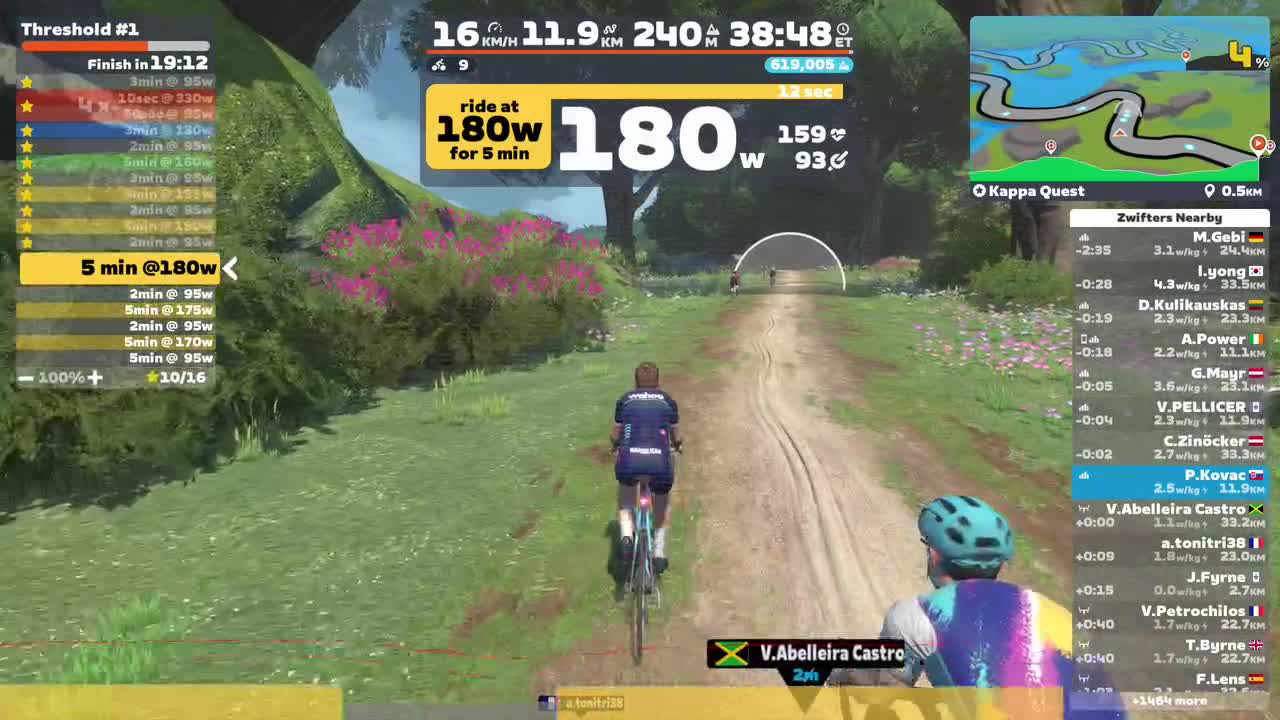This screenshot has height=720, width=1280.
Task: Click the orange rider beacon on the minimap
Action: (x=1122, y=131)
